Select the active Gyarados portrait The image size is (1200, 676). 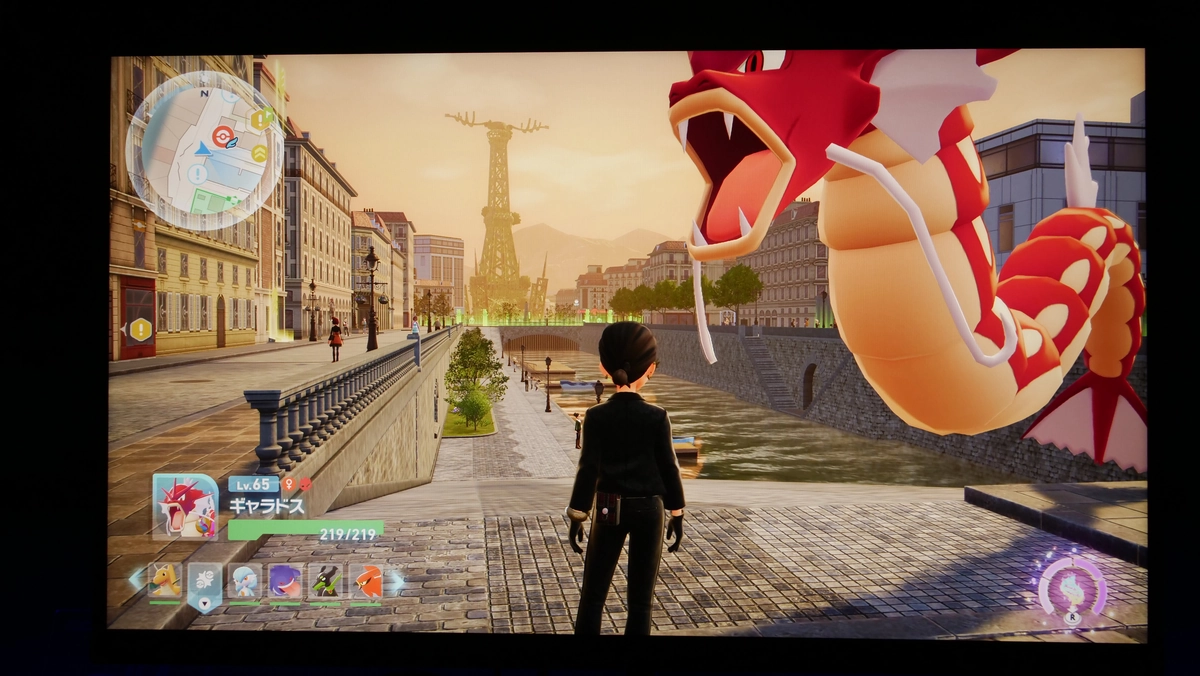185,506
